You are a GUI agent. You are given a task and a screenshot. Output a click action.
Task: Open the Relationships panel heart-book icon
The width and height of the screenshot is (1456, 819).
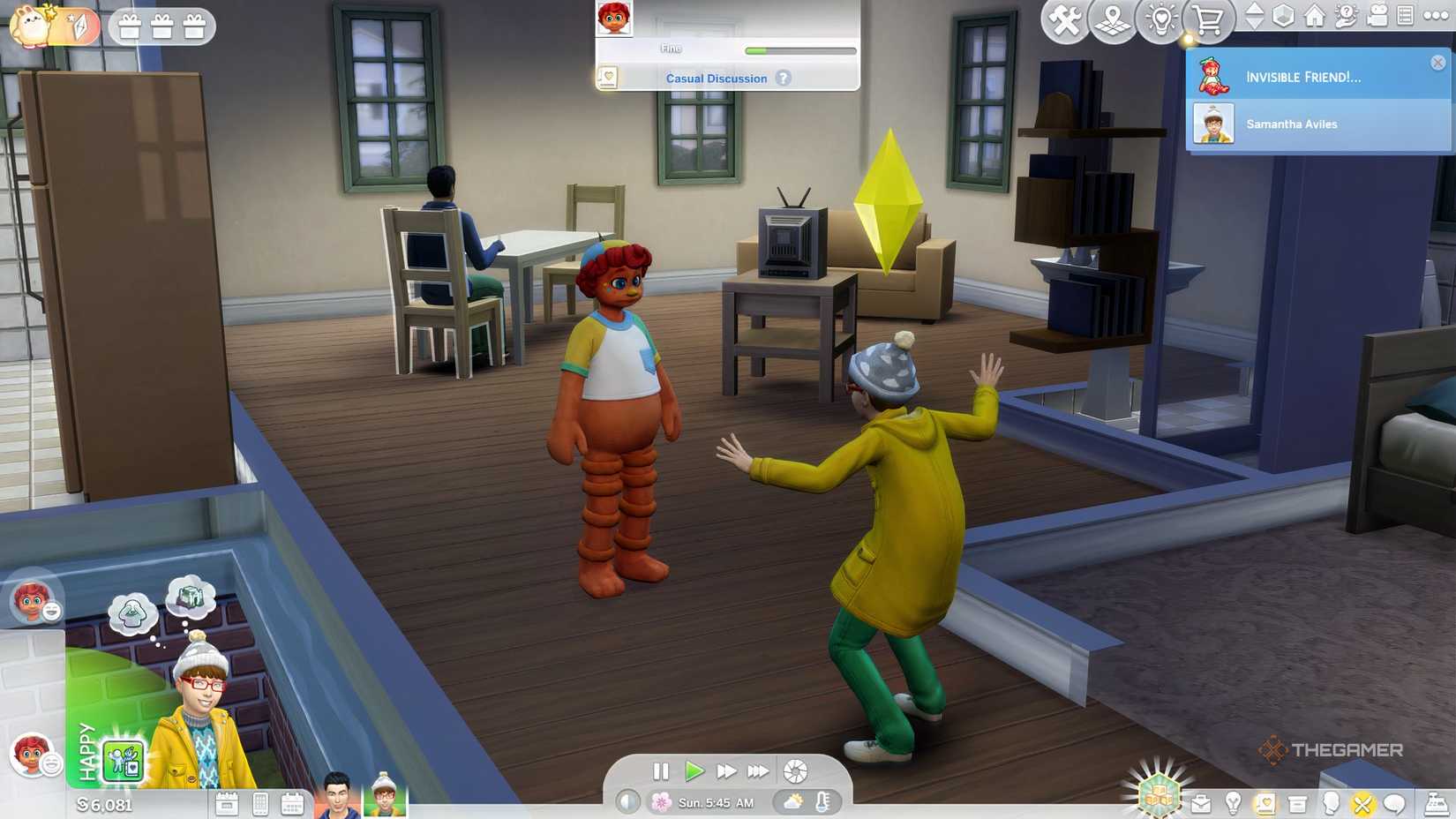pyautogui.click(x=1265, y=802)
